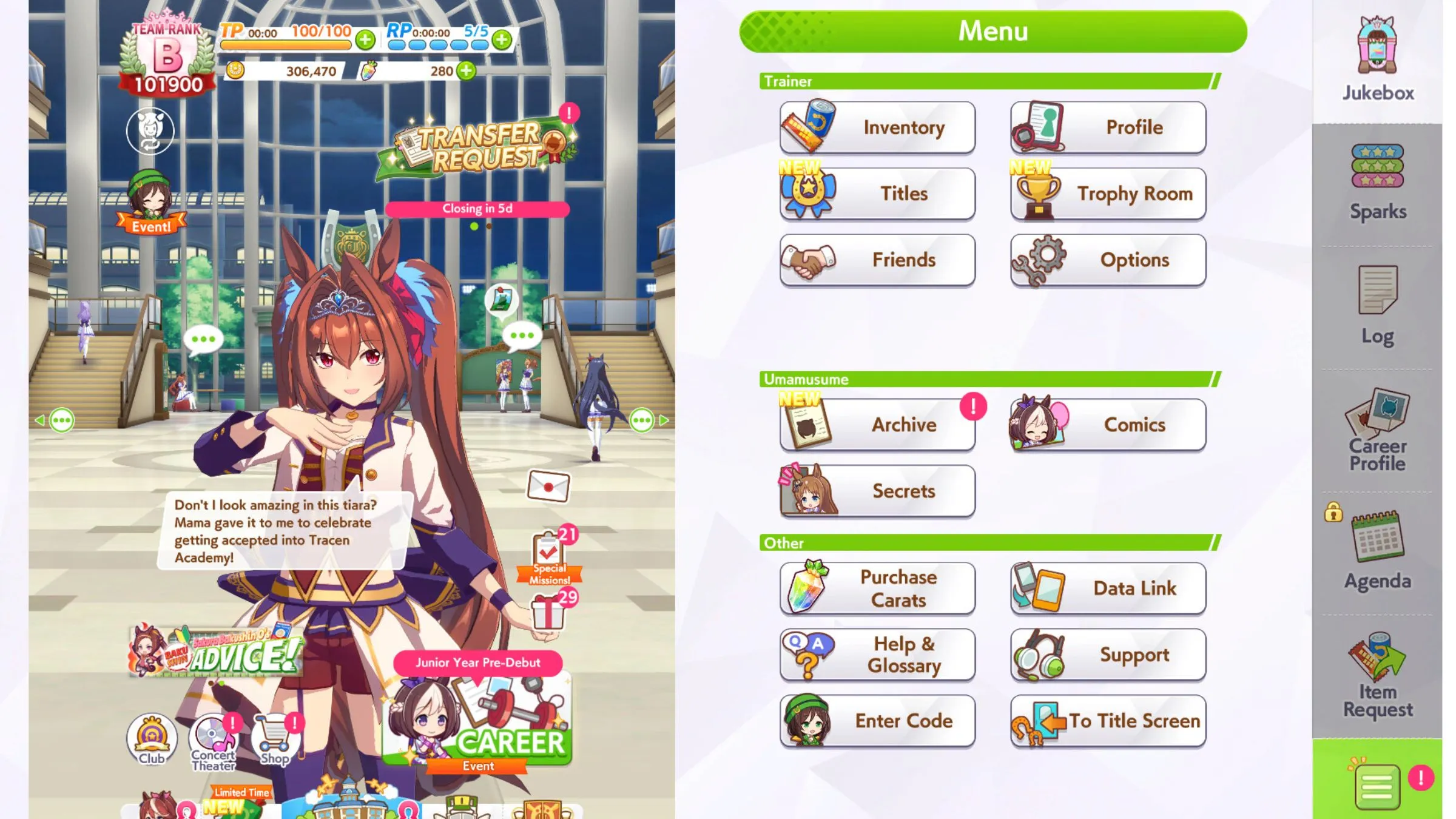Open the Jukebox
The width and height of the screenshot is (1456, 819).
[x=1377, y=61]
